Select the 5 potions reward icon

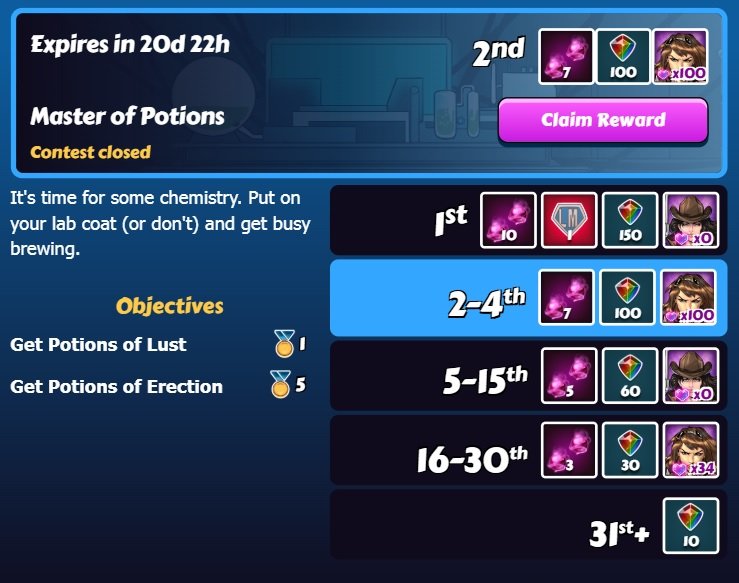[x=569, y=375]
